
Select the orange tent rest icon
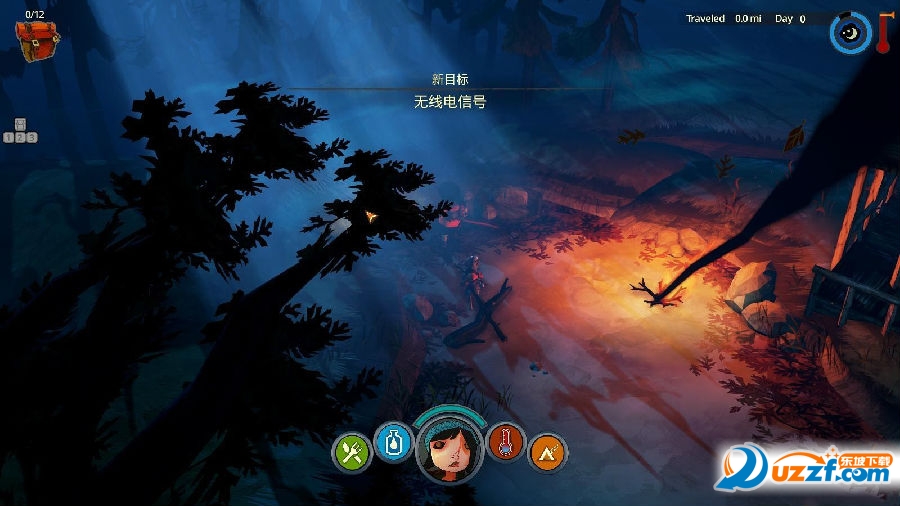(x=546, y=452)
